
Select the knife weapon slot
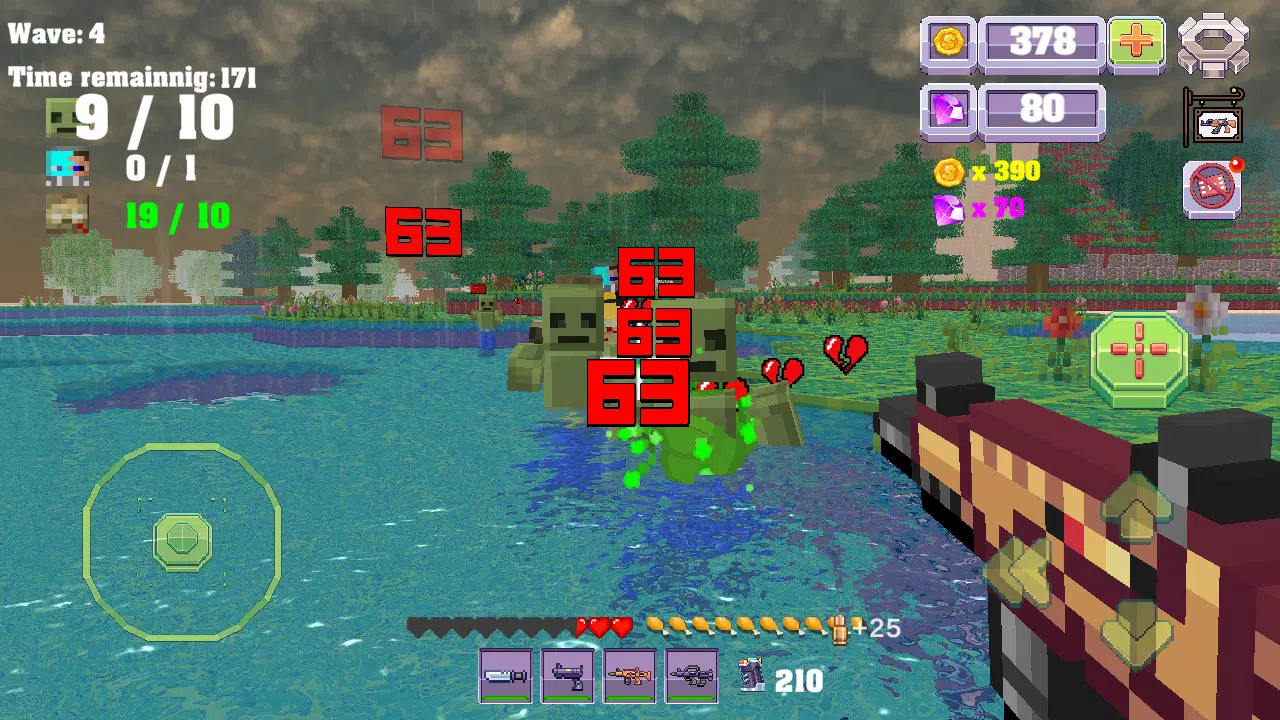(x=506, y=676)
